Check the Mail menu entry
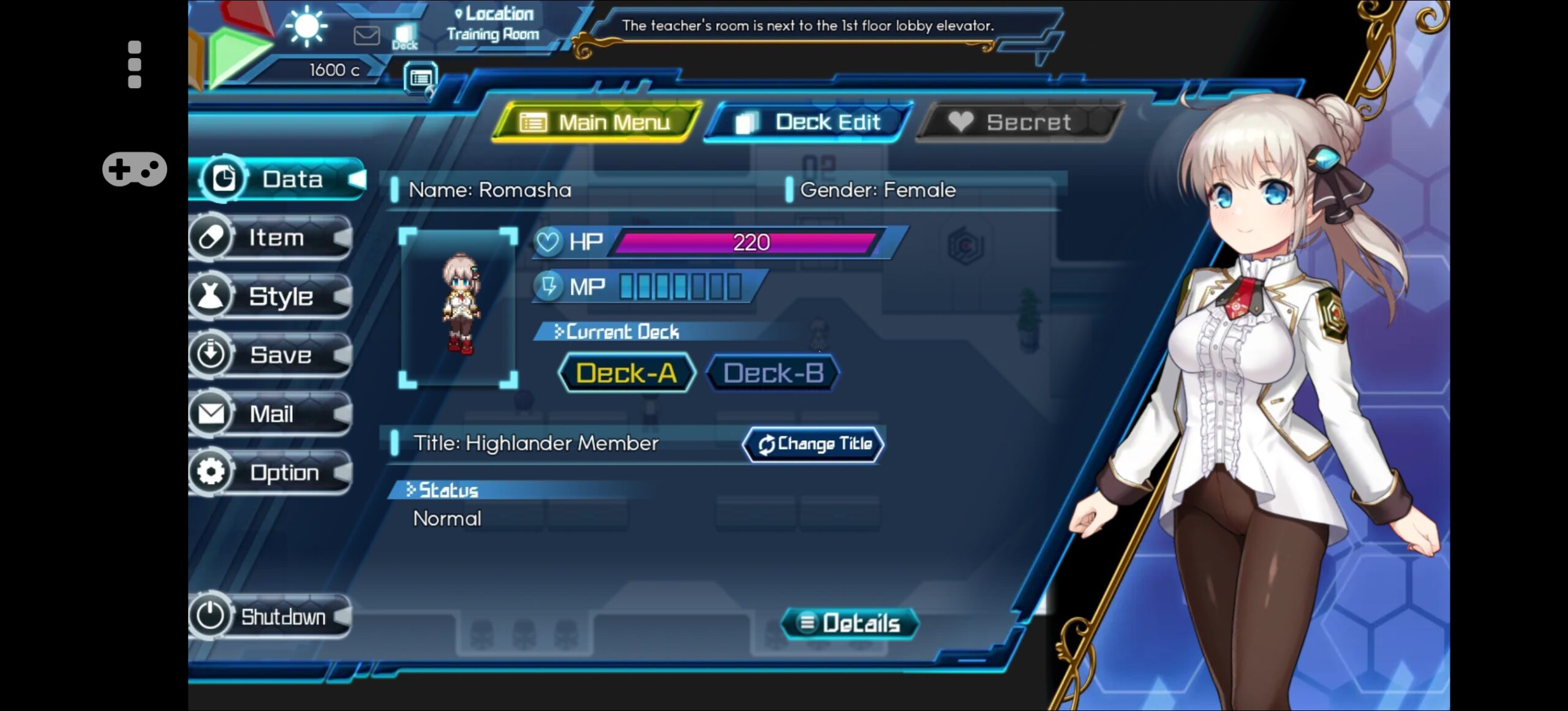This screenshot has height=711, width=1568. 272,414
